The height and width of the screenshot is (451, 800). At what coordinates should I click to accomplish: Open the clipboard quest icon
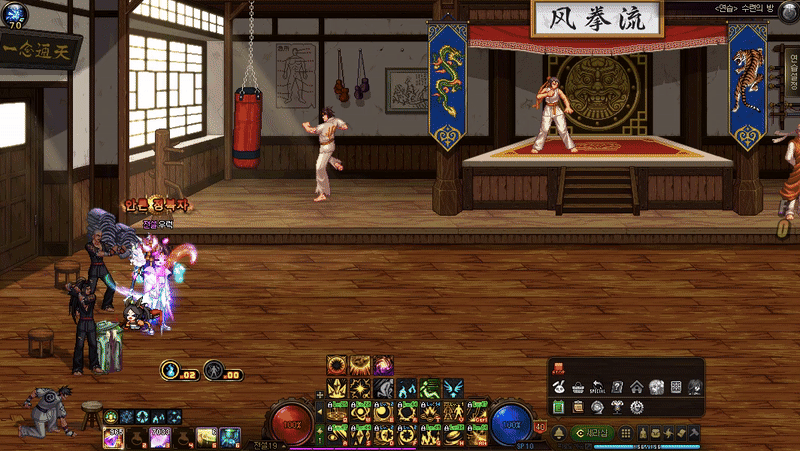pyautogui.click(x=577, y=408)
